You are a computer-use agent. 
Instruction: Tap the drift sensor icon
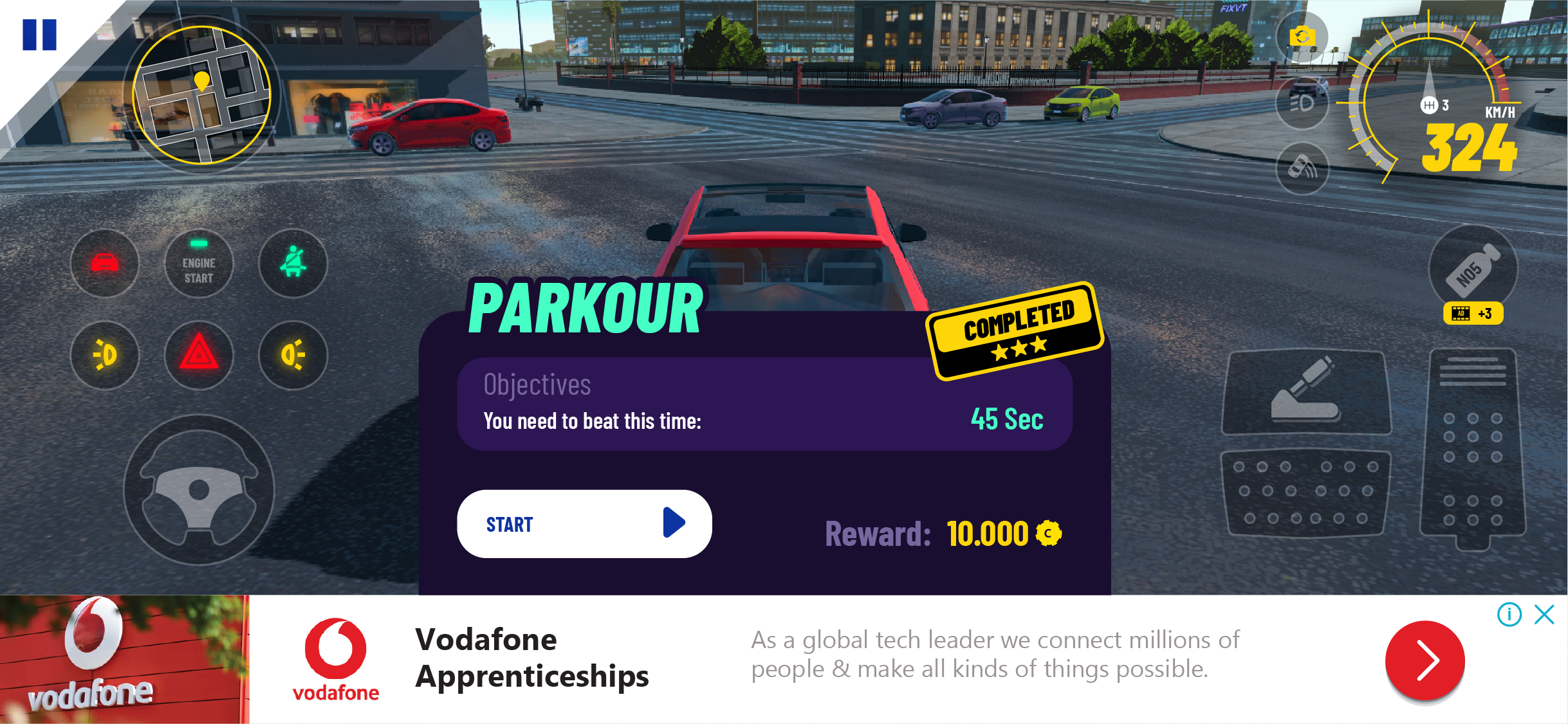(1302, 168)
